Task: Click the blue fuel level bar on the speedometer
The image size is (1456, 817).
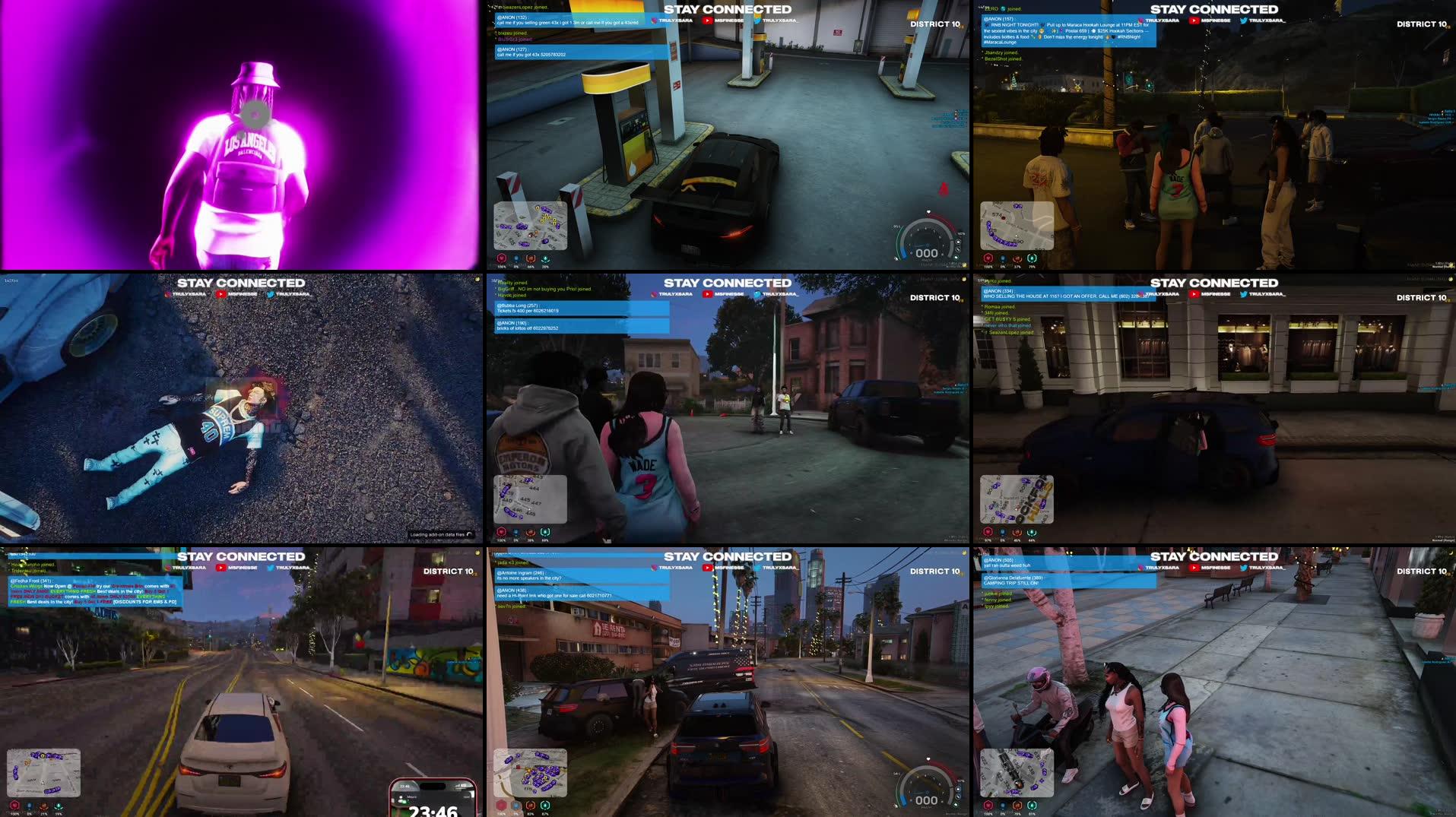Action: (904, 253)
